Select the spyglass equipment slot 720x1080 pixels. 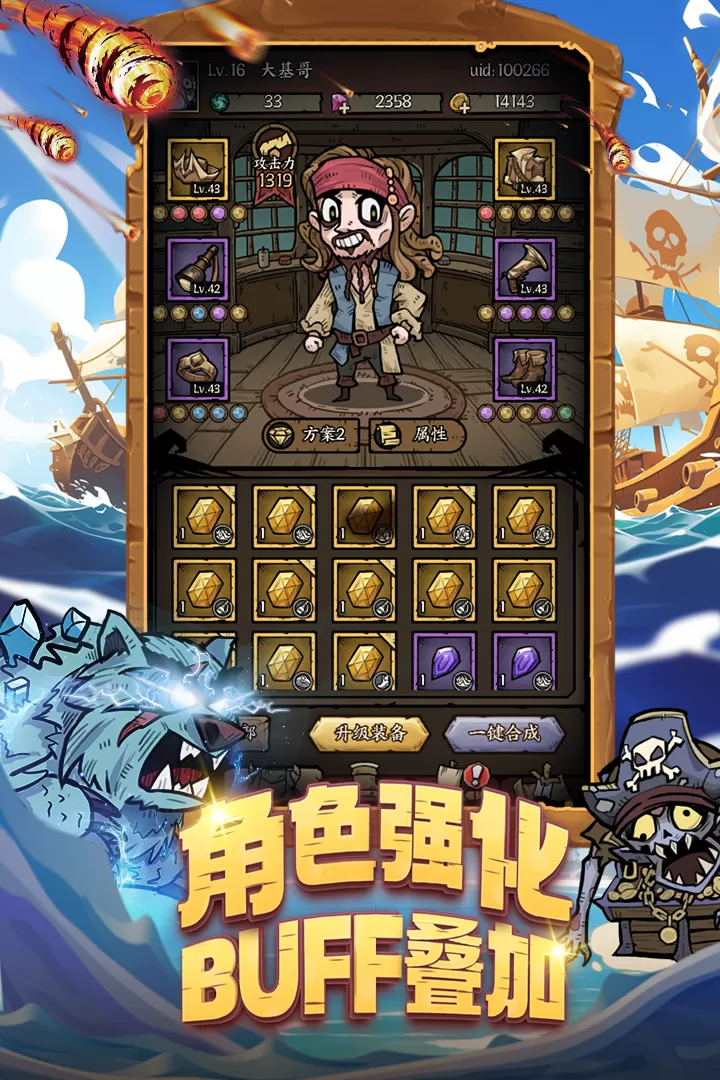(x=198, y=269)
